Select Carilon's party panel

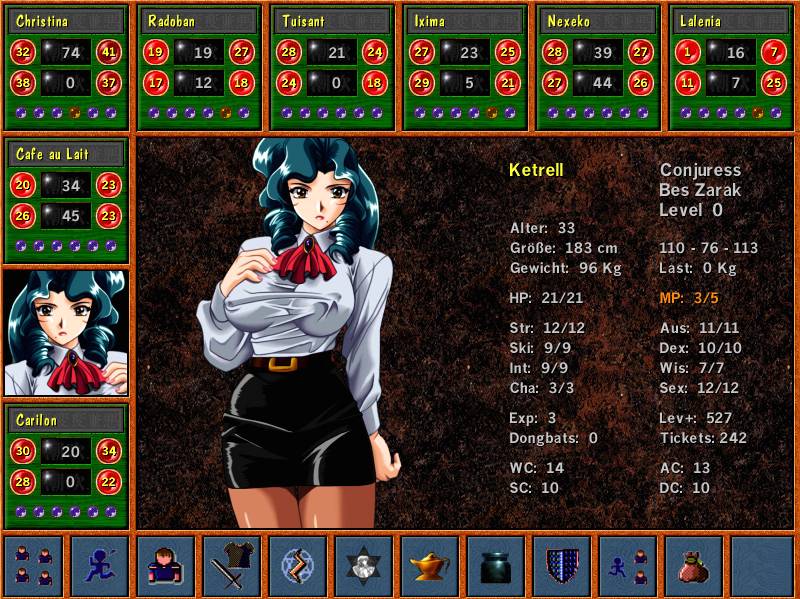66,465
